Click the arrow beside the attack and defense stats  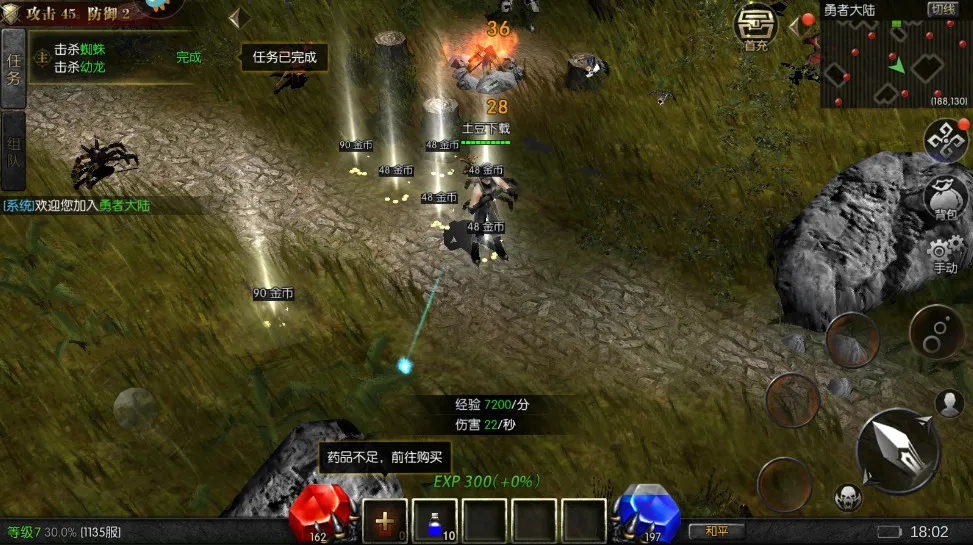click(237, 18)
